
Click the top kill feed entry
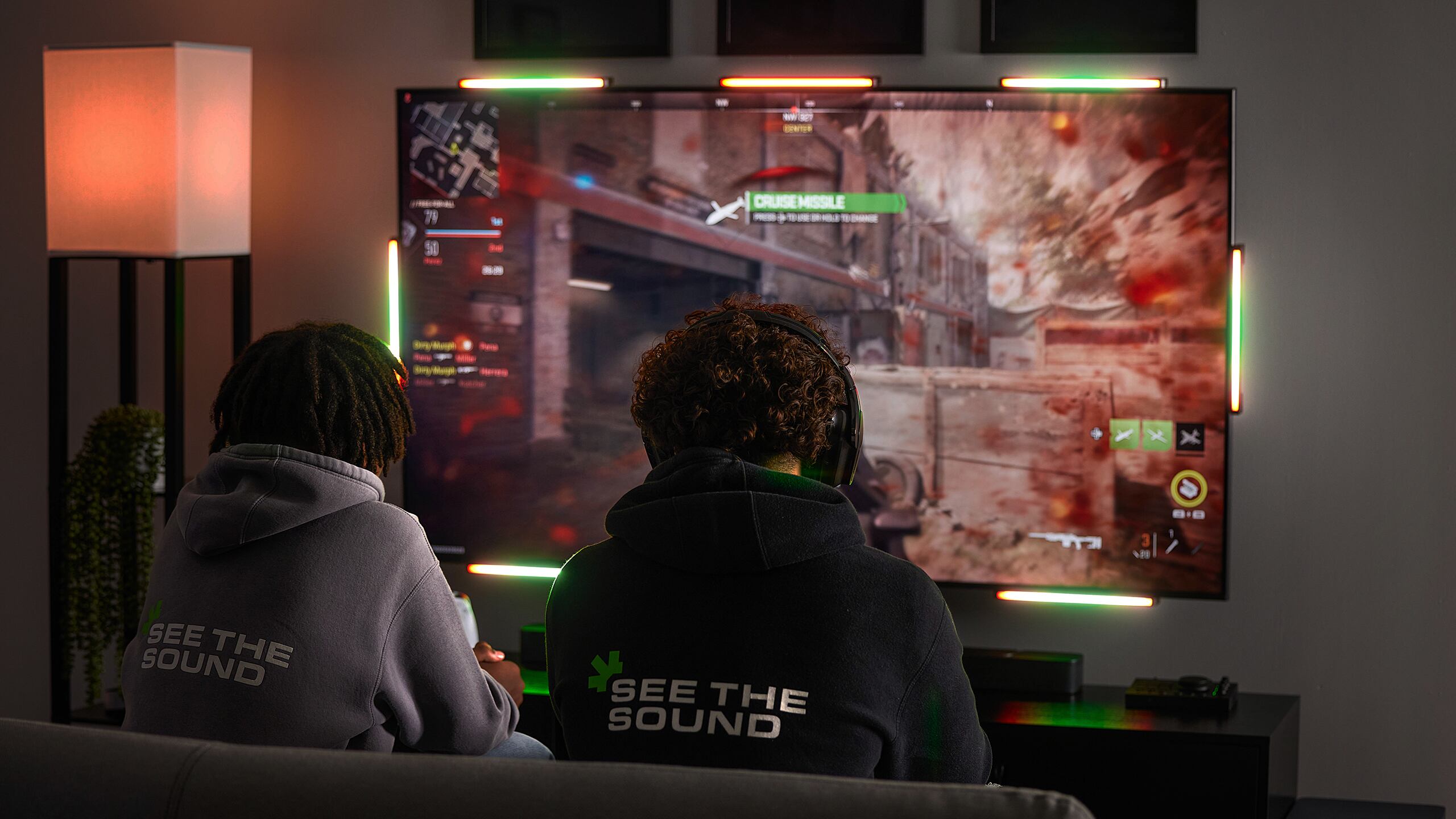454,345
